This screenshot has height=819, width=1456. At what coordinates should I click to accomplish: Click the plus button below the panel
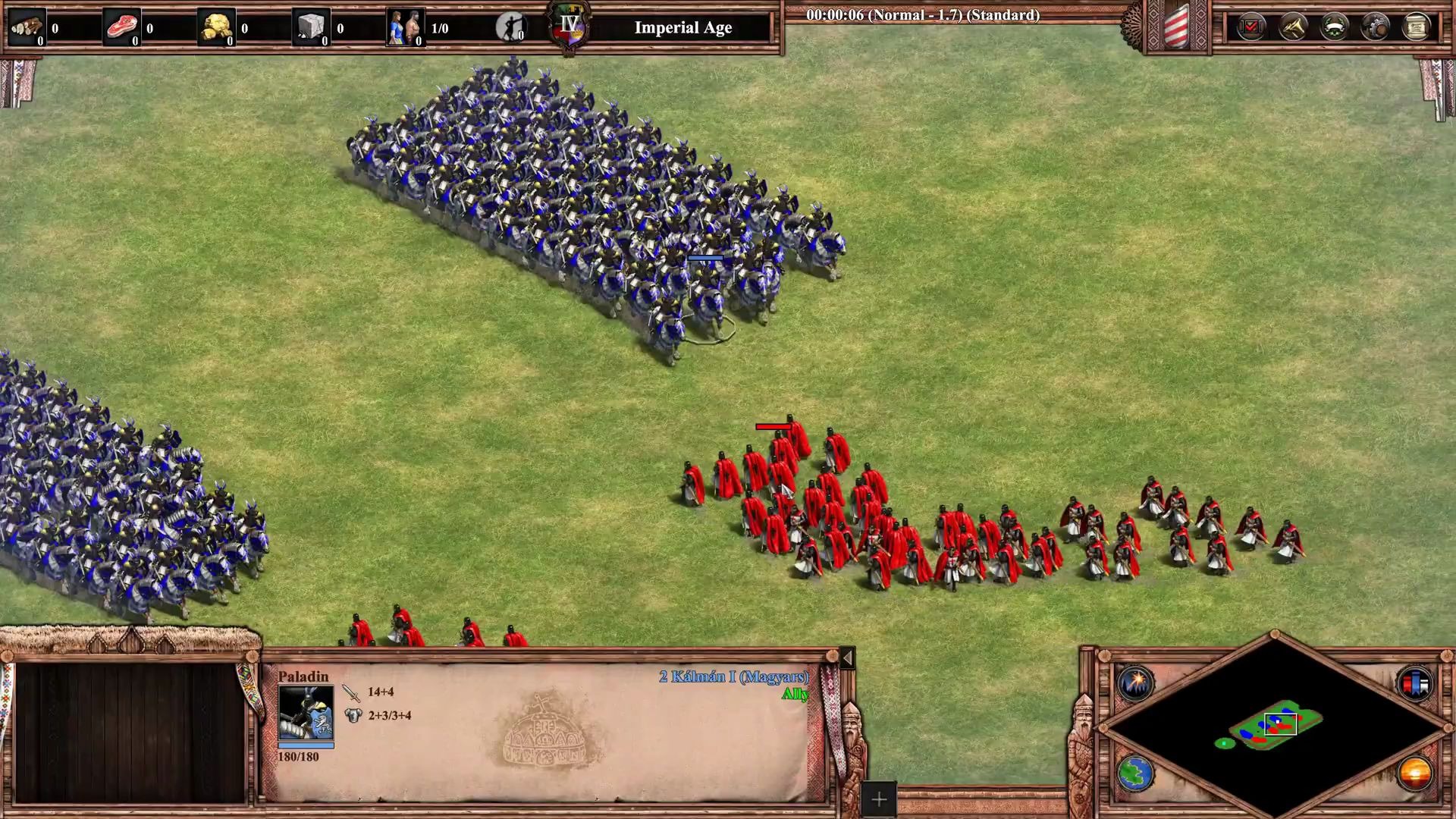pos(879,799)
